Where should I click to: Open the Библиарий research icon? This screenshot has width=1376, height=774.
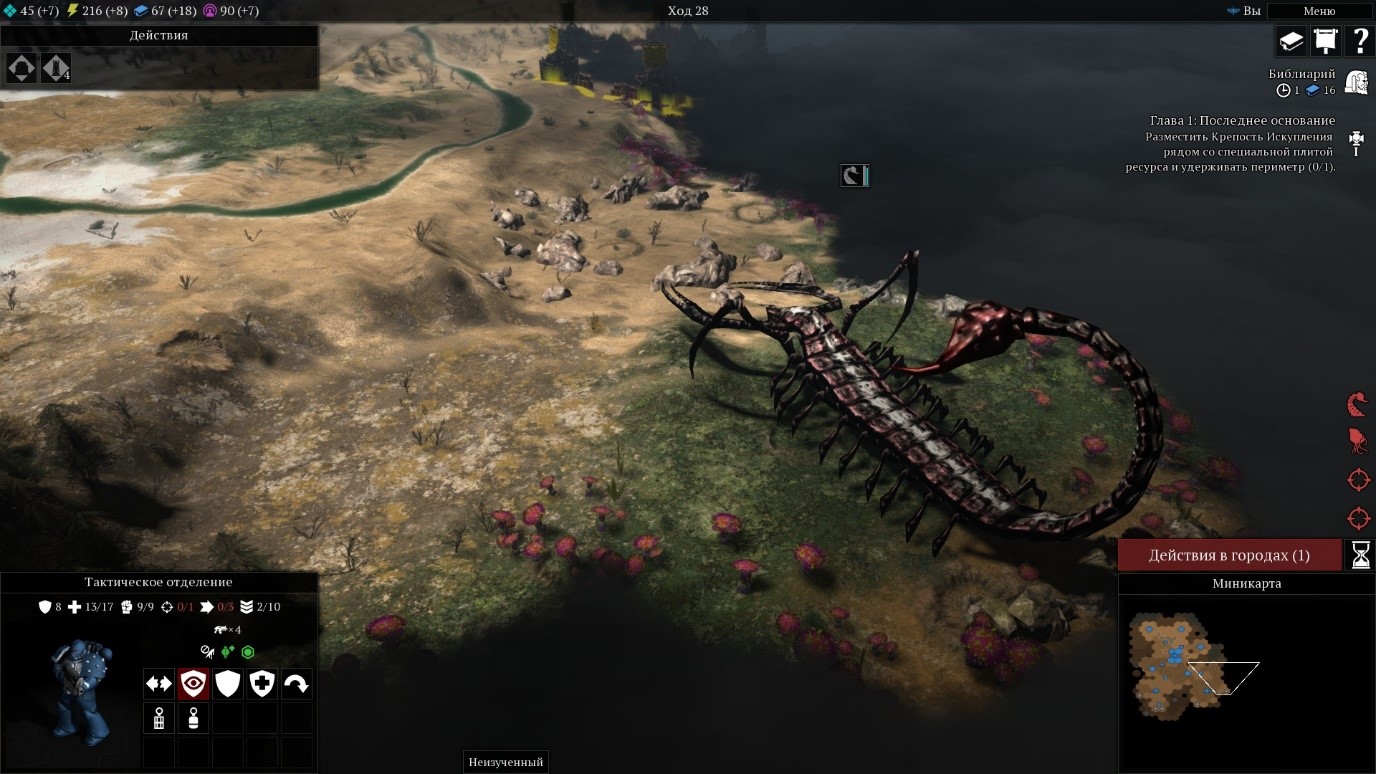pos(1356,82)
